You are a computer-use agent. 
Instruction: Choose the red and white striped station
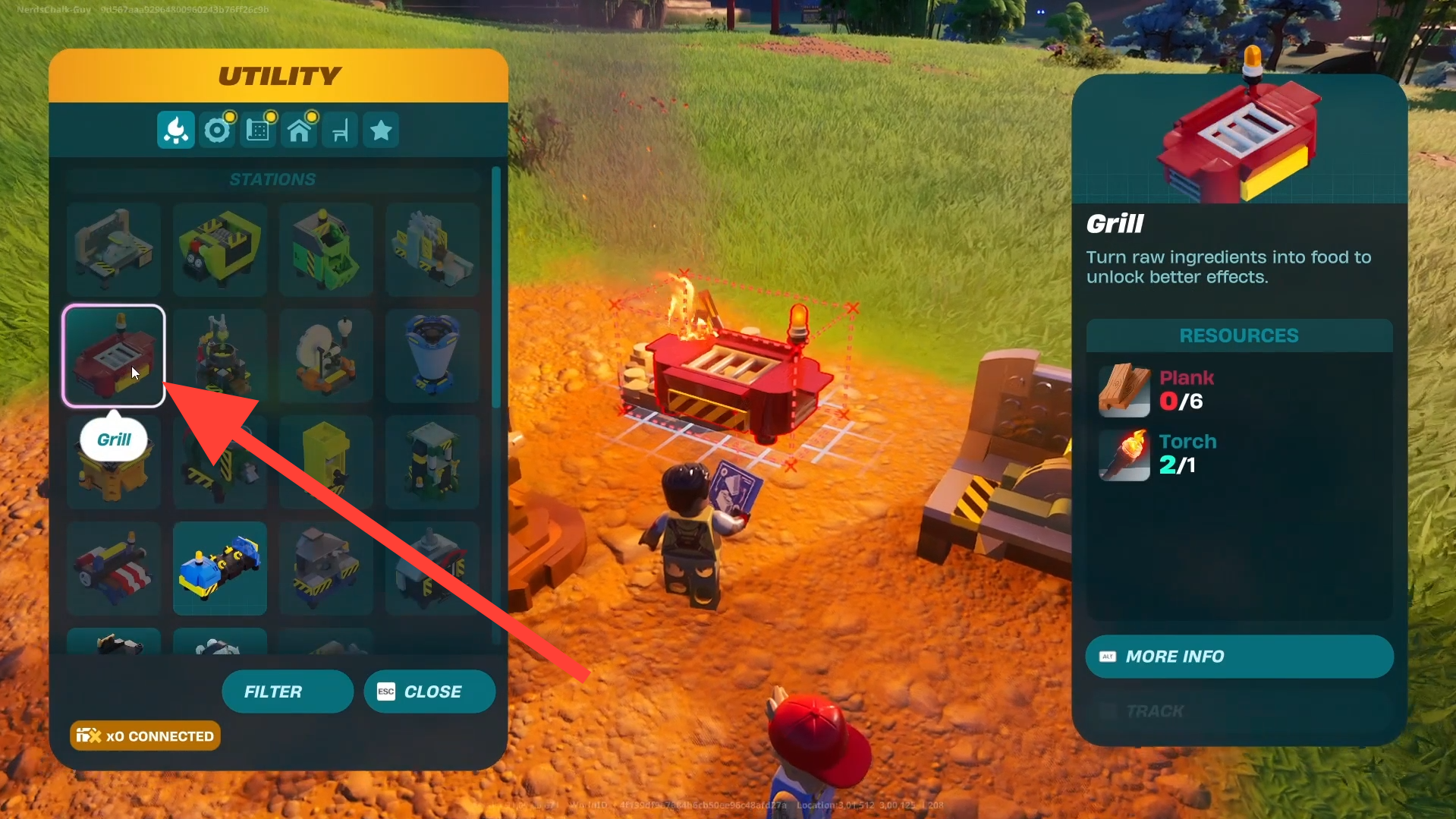tap(114, 569)
